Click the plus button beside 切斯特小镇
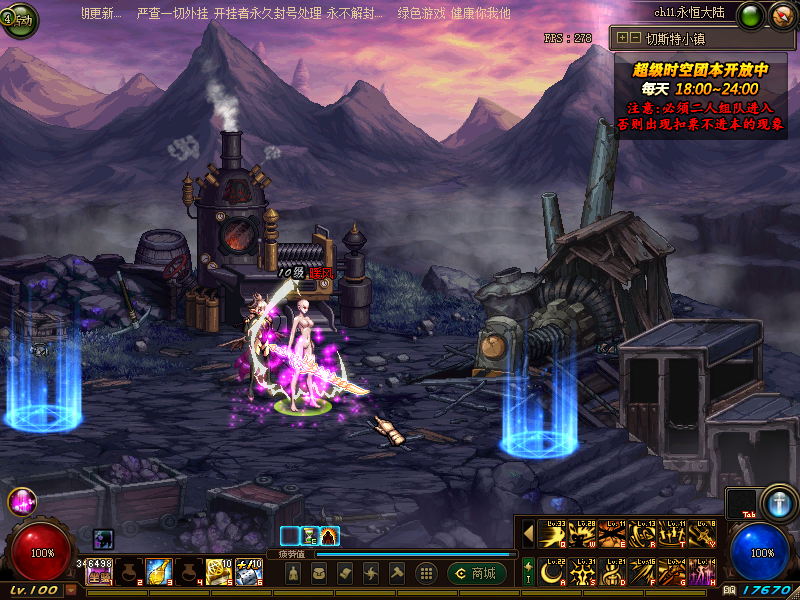This screenshot has height=600, width=800. tap(623, 38)
